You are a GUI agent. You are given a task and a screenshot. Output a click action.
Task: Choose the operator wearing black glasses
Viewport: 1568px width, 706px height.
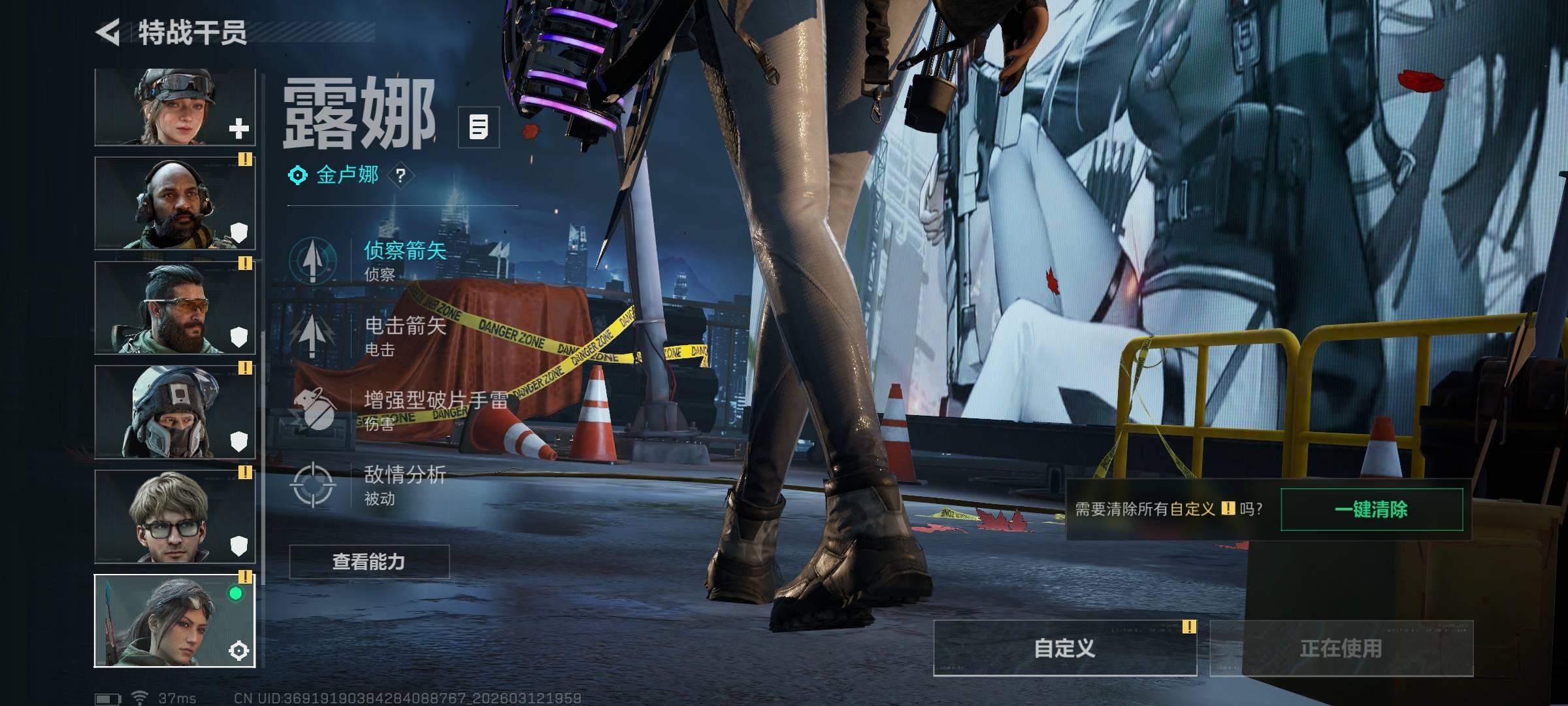[174, 516]
